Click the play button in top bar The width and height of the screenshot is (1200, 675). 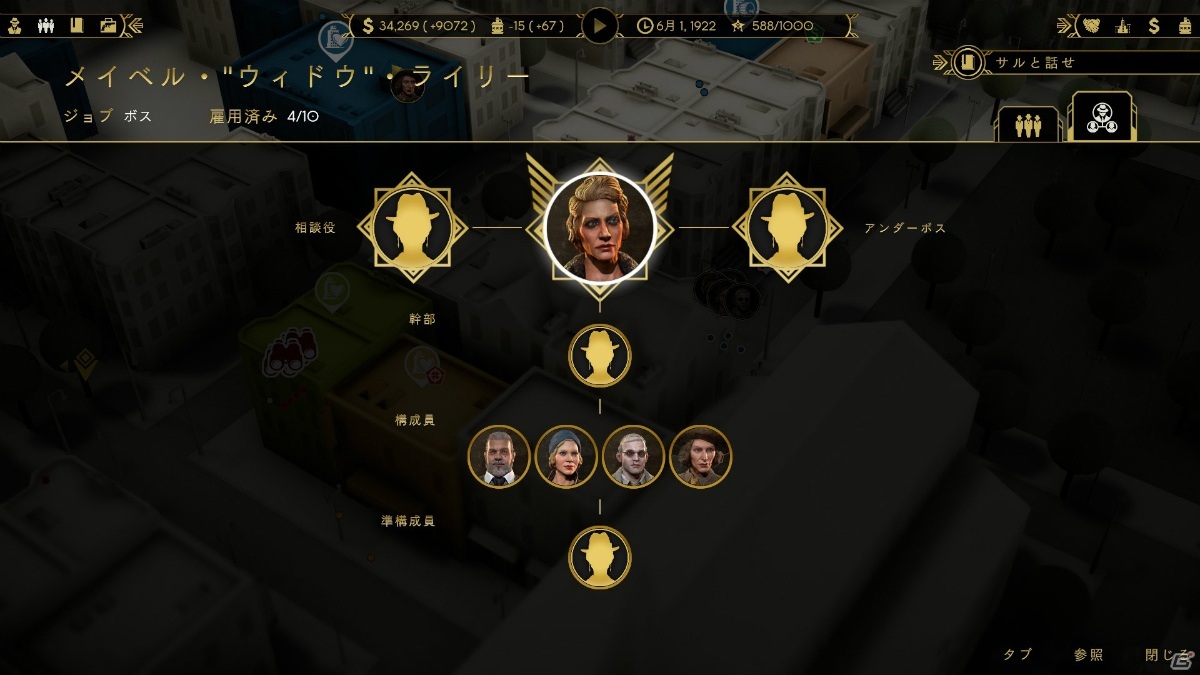pos(600,25)
